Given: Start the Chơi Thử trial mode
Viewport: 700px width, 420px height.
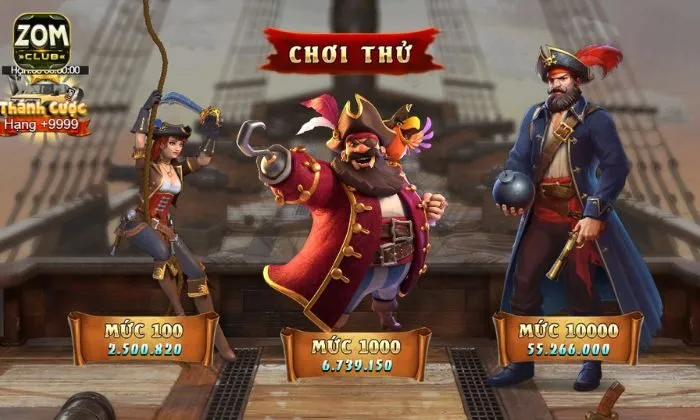Looking at the screenshot, I should click(351, 51).
